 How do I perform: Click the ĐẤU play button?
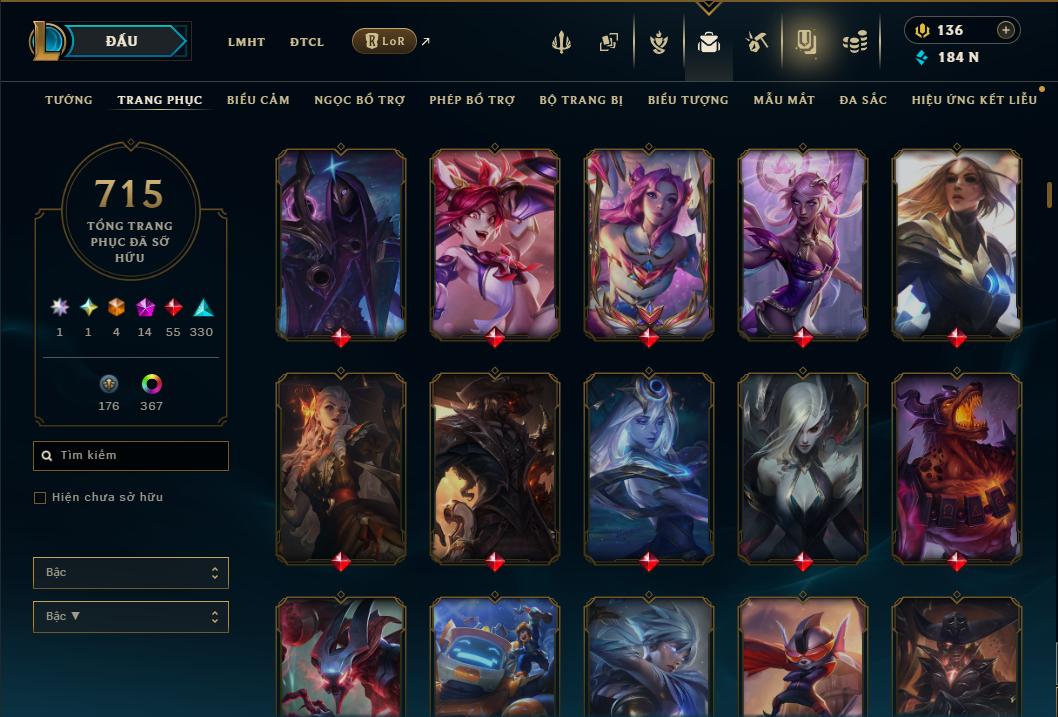coord(122,41)
